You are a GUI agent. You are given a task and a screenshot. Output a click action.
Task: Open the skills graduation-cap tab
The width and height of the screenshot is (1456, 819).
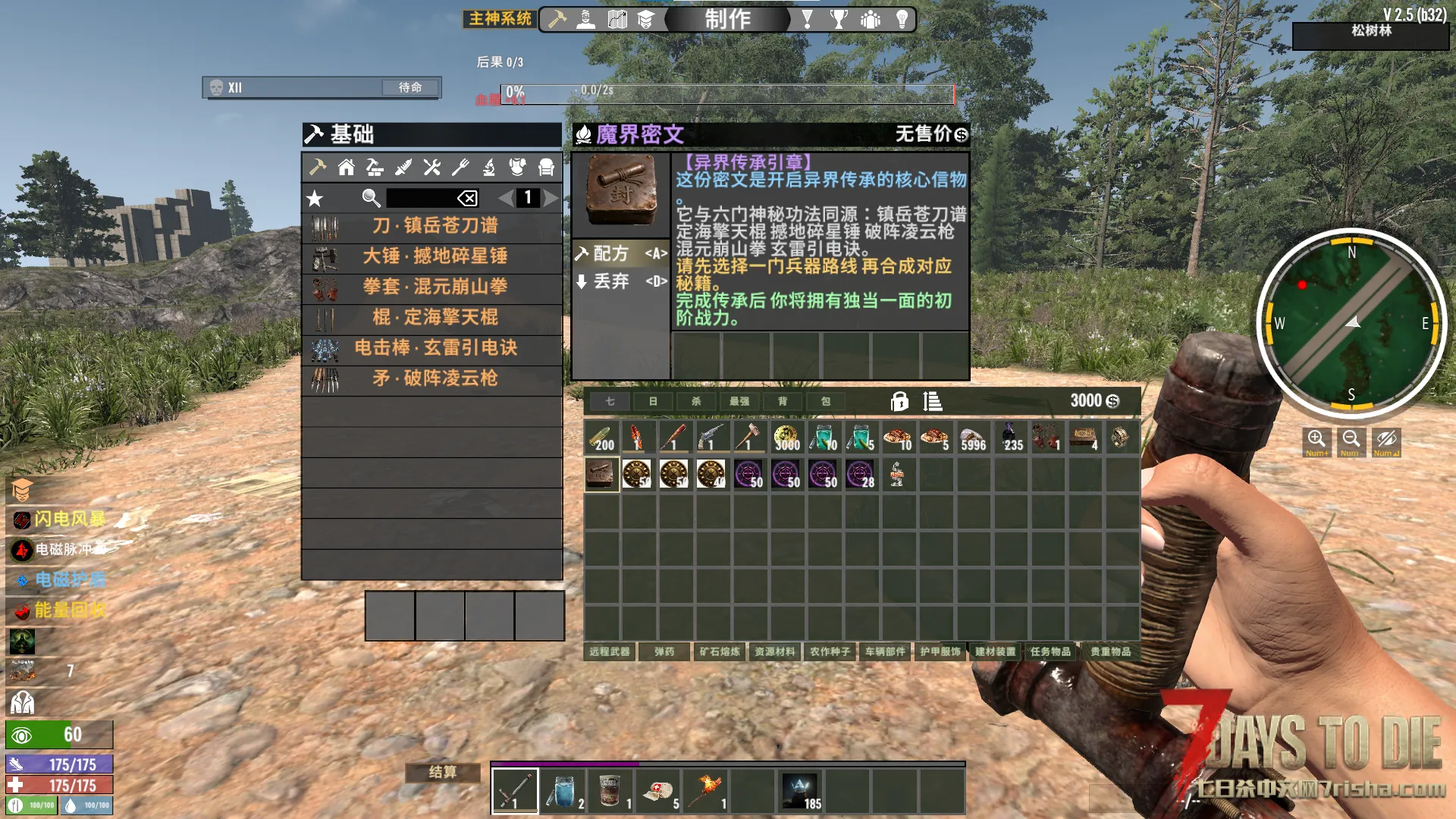pyautogui.click(x=645, y=19)
